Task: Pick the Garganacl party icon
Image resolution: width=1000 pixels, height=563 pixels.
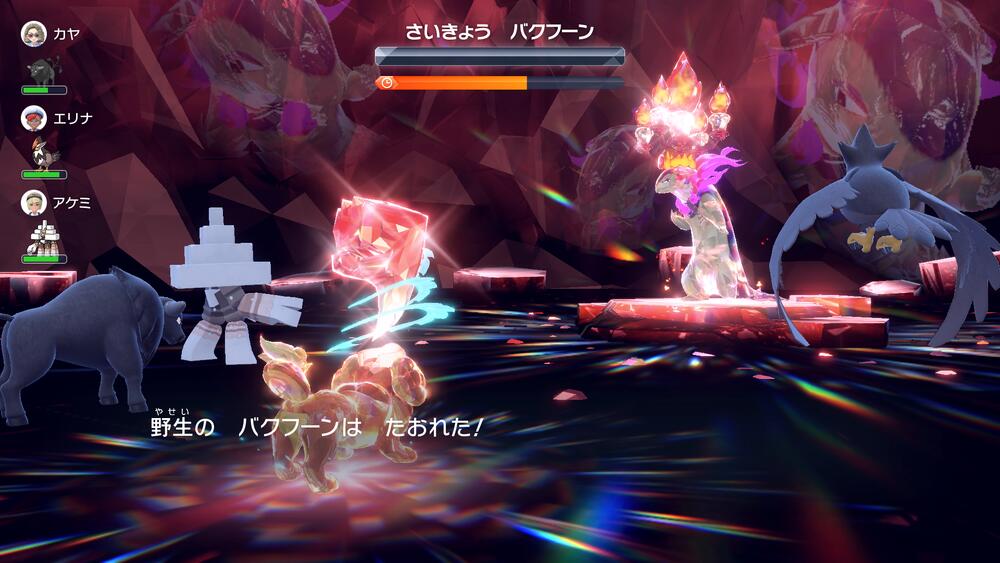Action: click(x=44, y=238)
